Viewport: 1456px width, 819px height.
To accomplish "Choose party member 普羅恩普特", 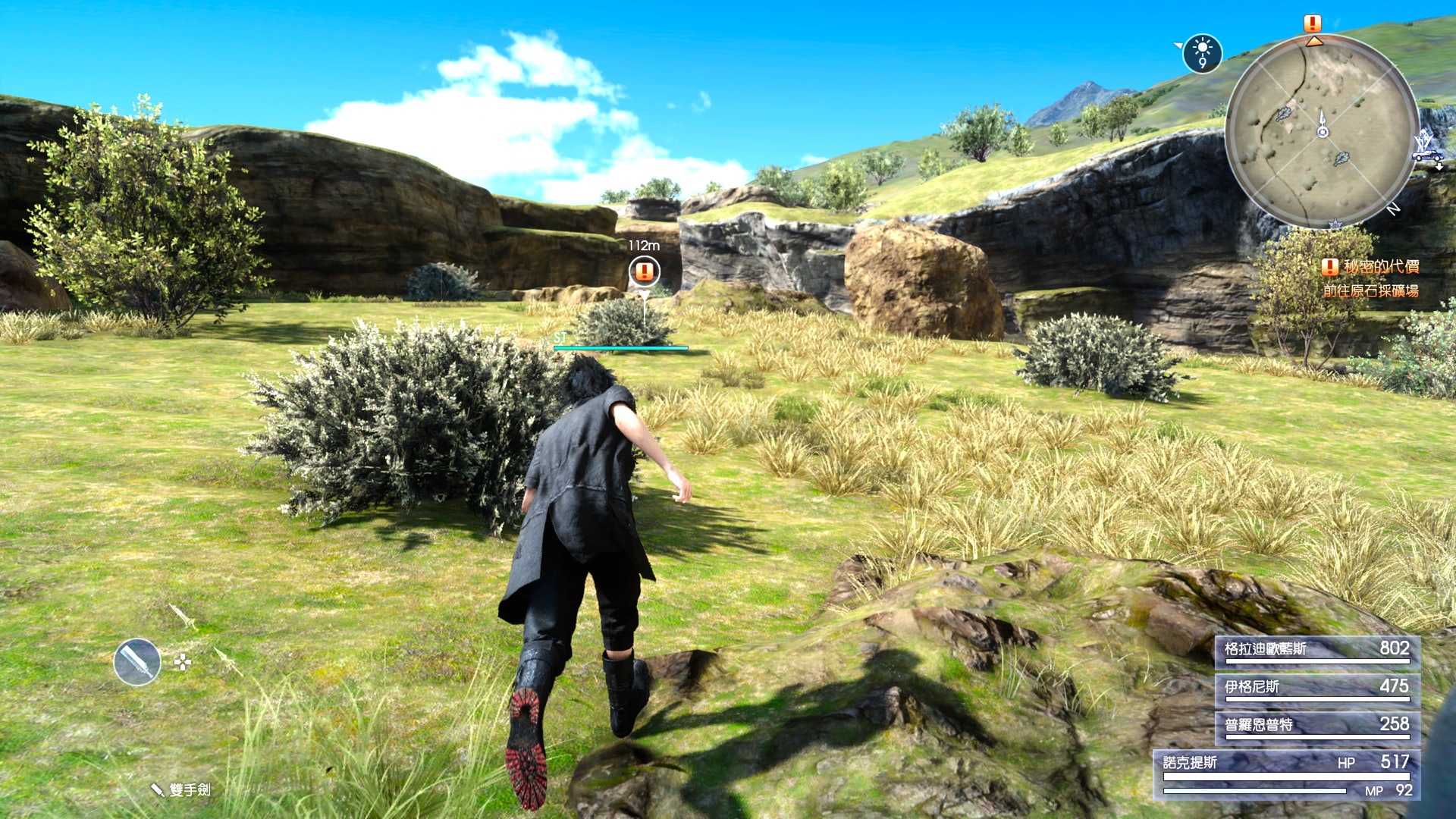I will pyautogui.click(x=1317, y=726).
